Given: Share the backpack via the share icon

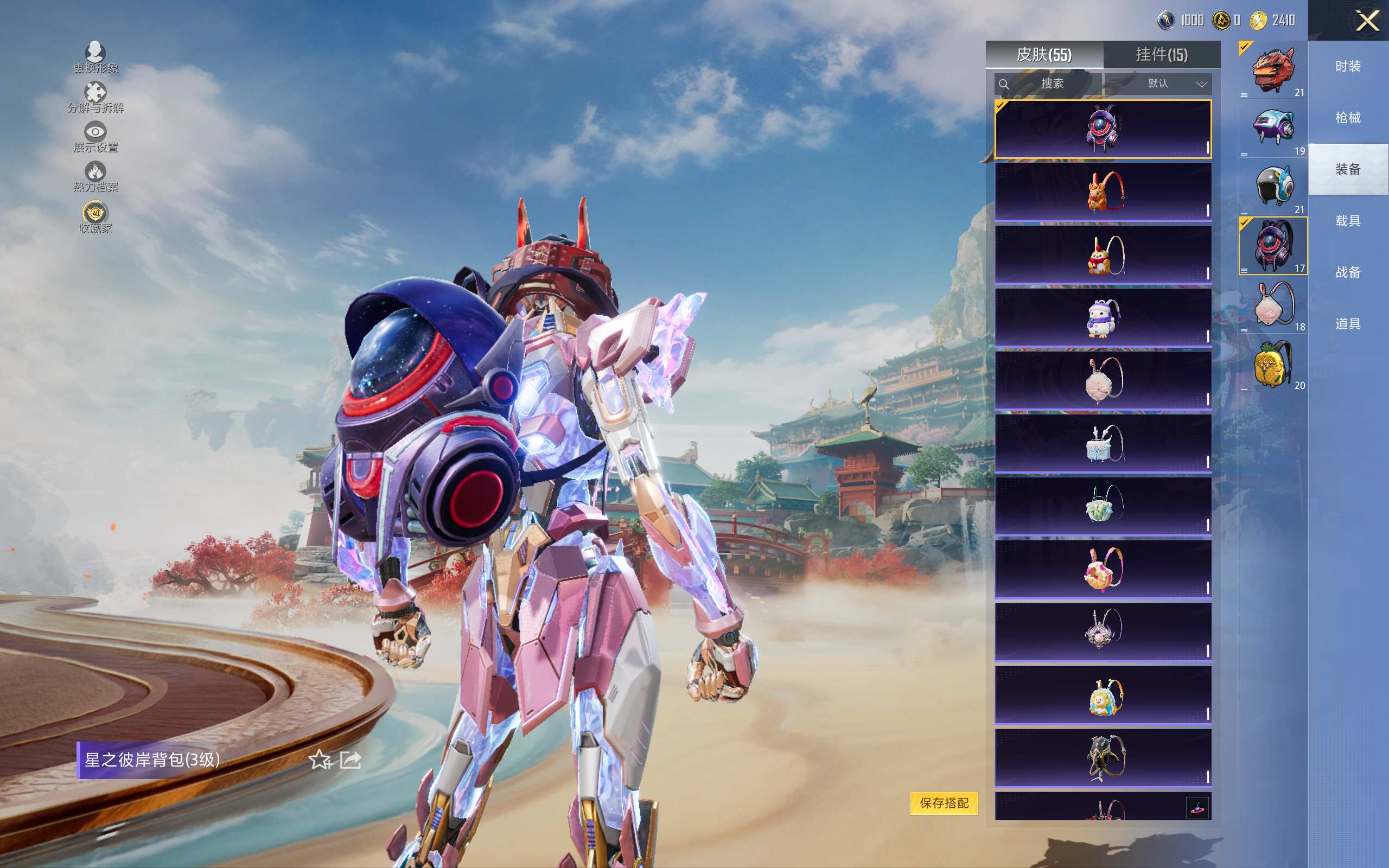Looking at the screenshot, I should click(350, 760).
